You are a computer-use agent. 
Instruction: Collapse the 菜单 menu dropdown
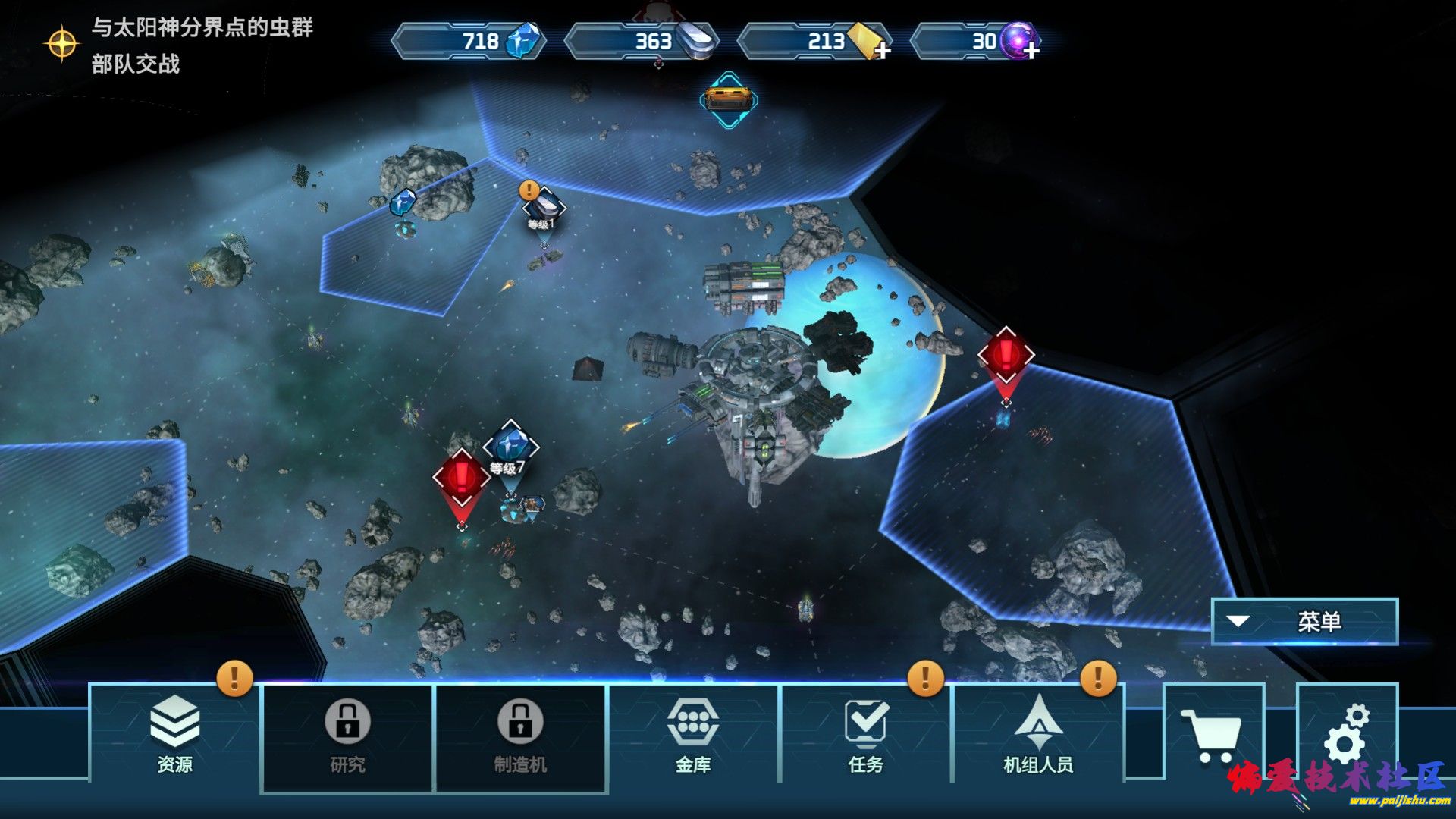(1304, 622)
